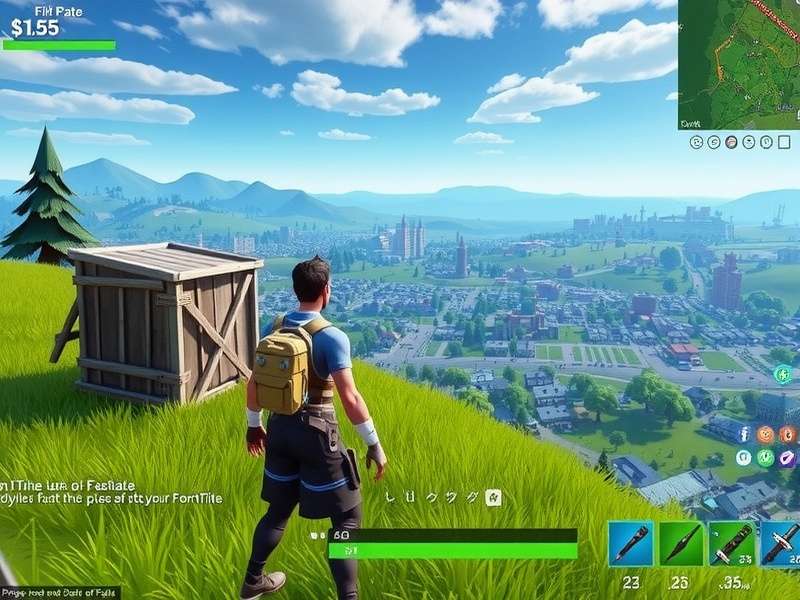Click the glowing teal lightning icon
The height and width of the screenshot is (600, 800).
pos(783,374)
